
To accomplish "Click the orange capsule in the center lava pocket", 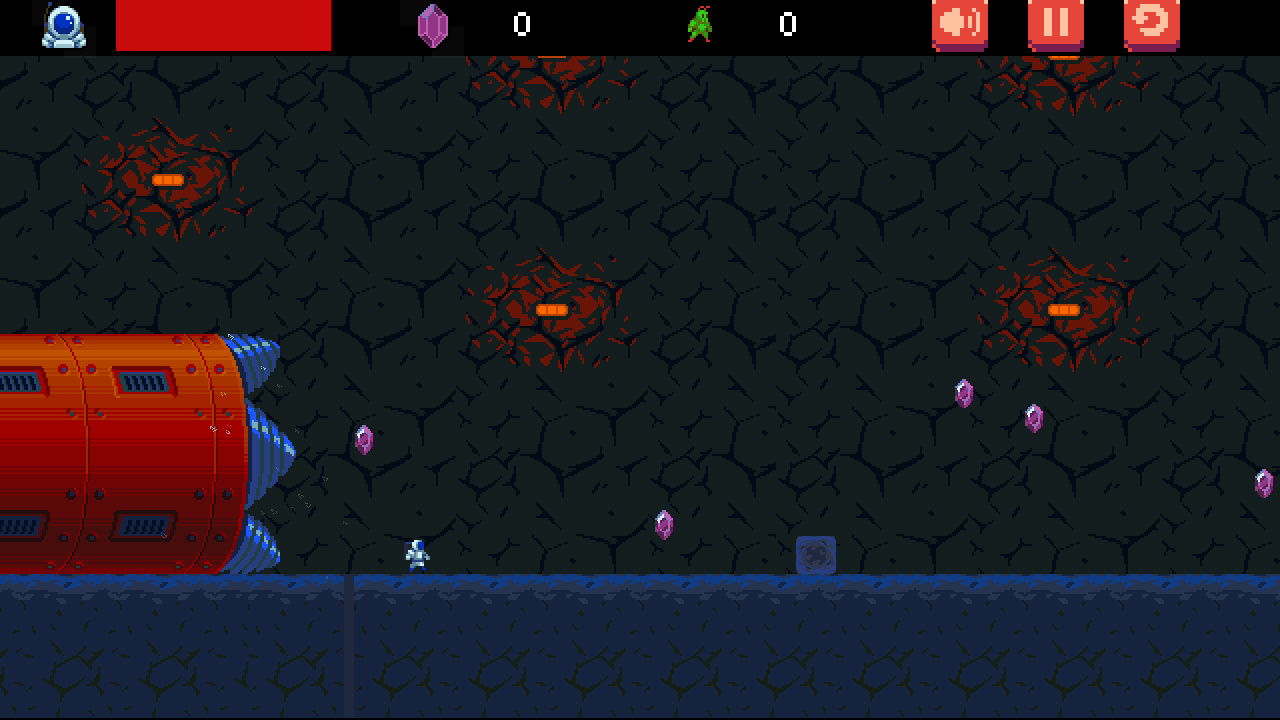I will point(551,311).
